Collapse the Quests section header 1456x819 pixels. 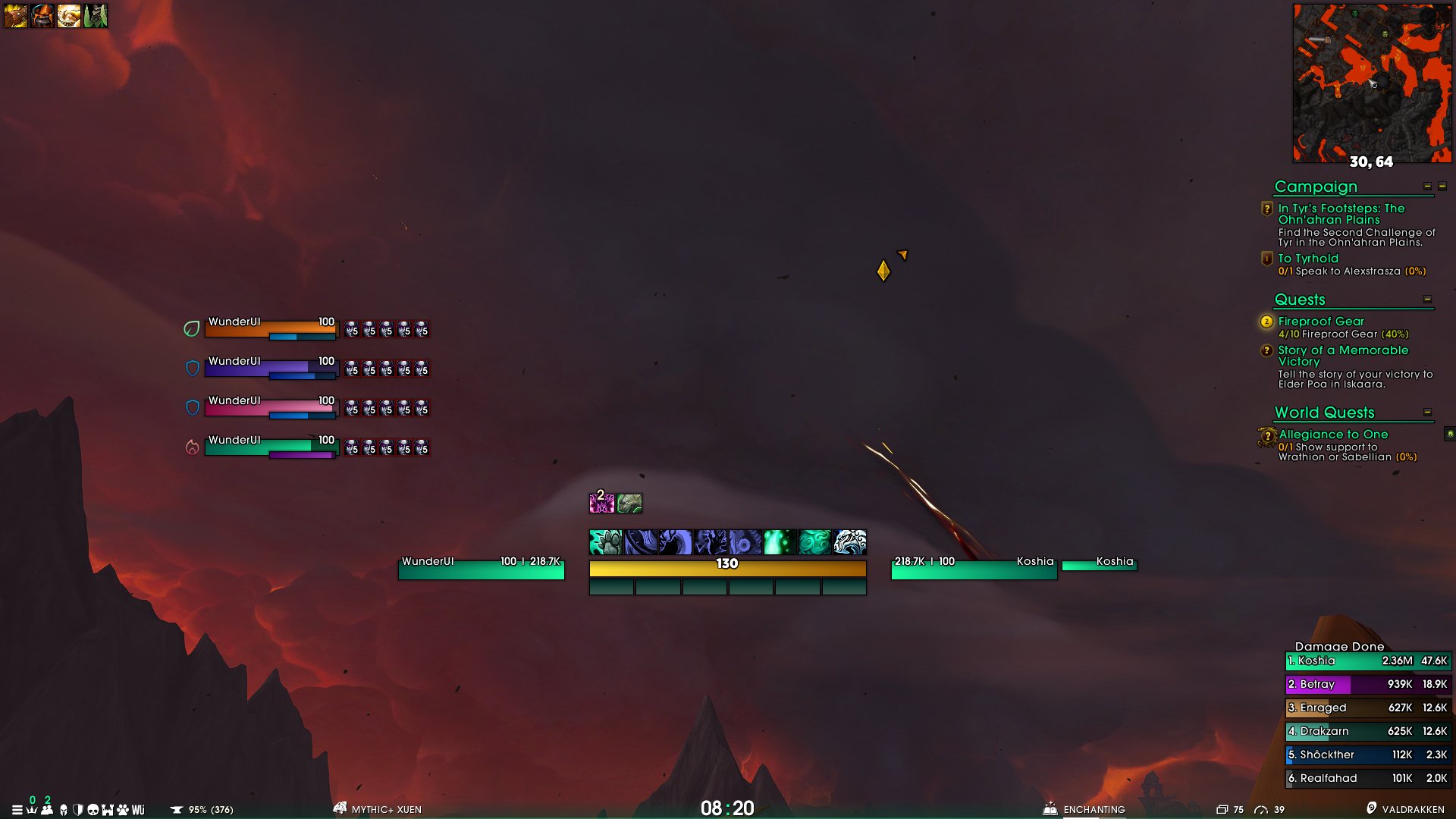click(x=1426, y=300)
